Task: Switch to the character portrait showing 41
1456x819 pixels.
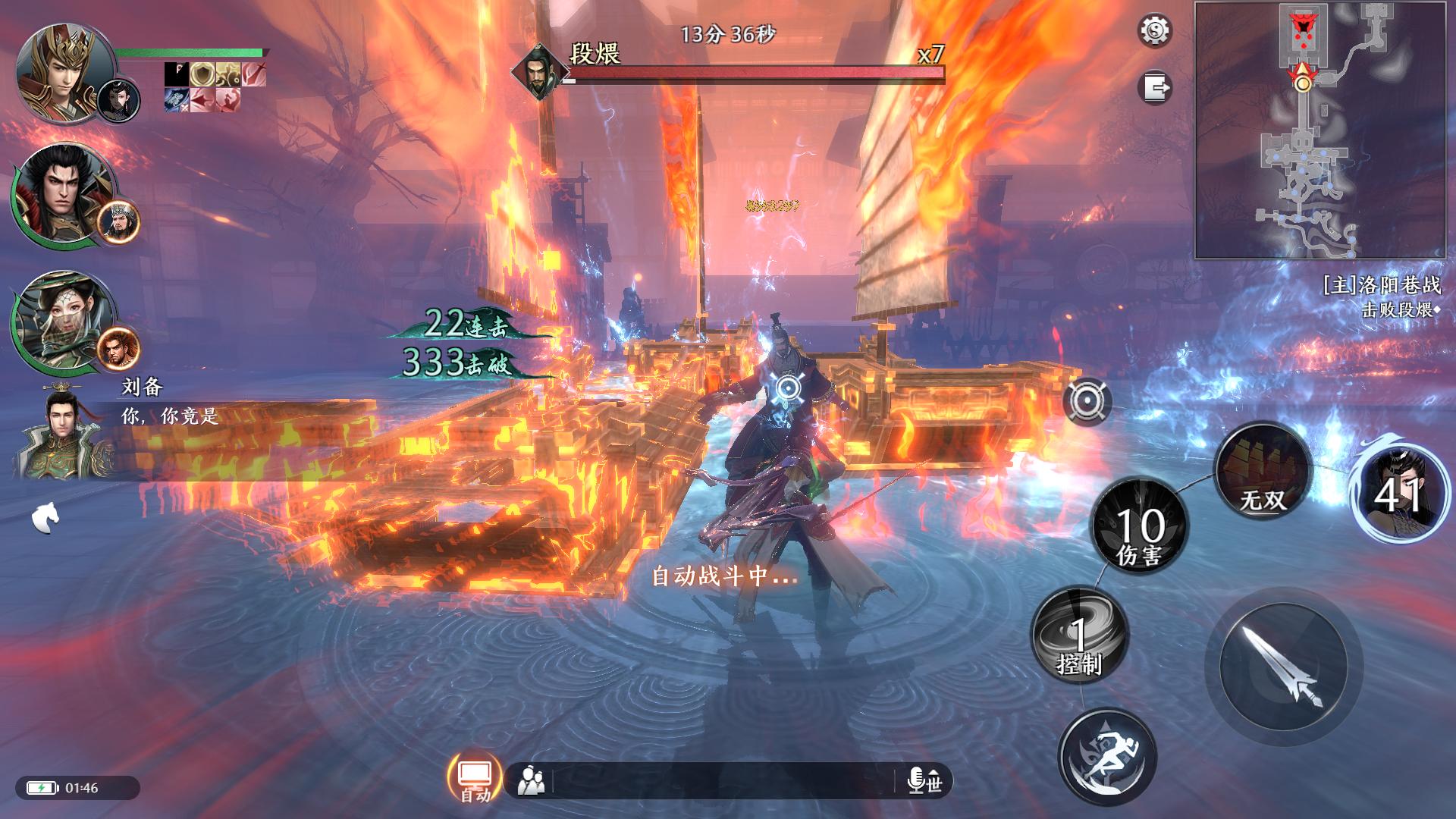Action: (1399, 492)
